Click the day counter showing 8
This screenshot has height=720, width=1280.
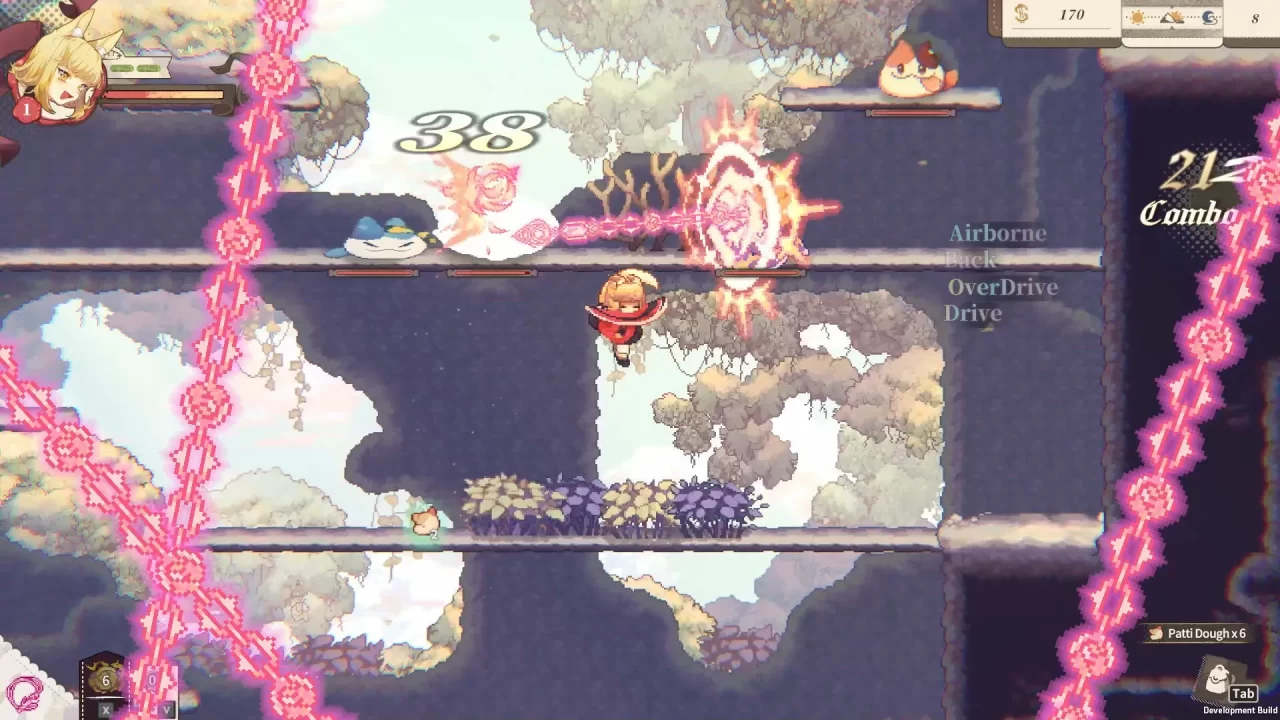1256,16
